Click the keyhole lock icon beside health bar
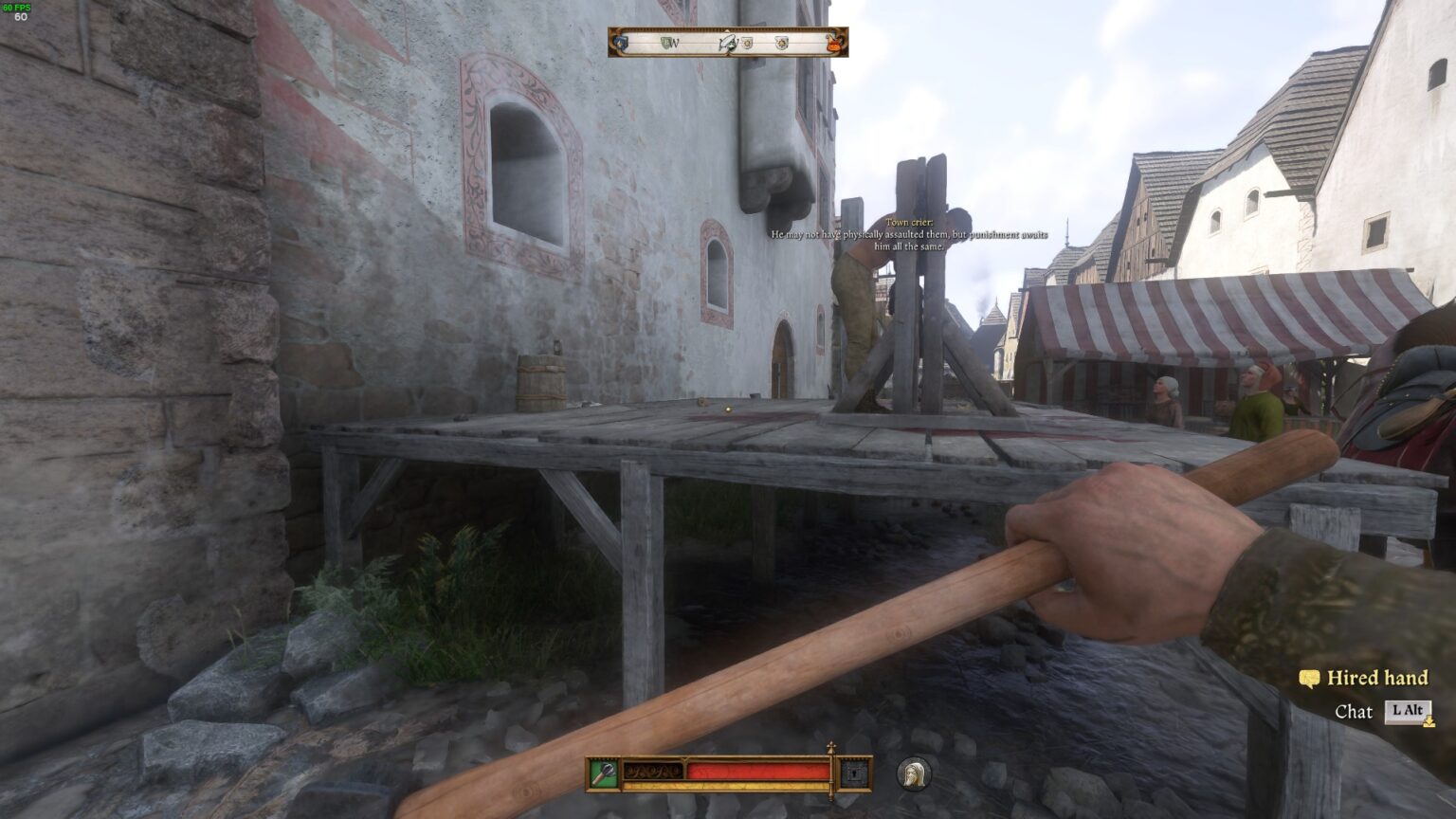This screenshot has width=1456, height=819. [x=854, y=772]
